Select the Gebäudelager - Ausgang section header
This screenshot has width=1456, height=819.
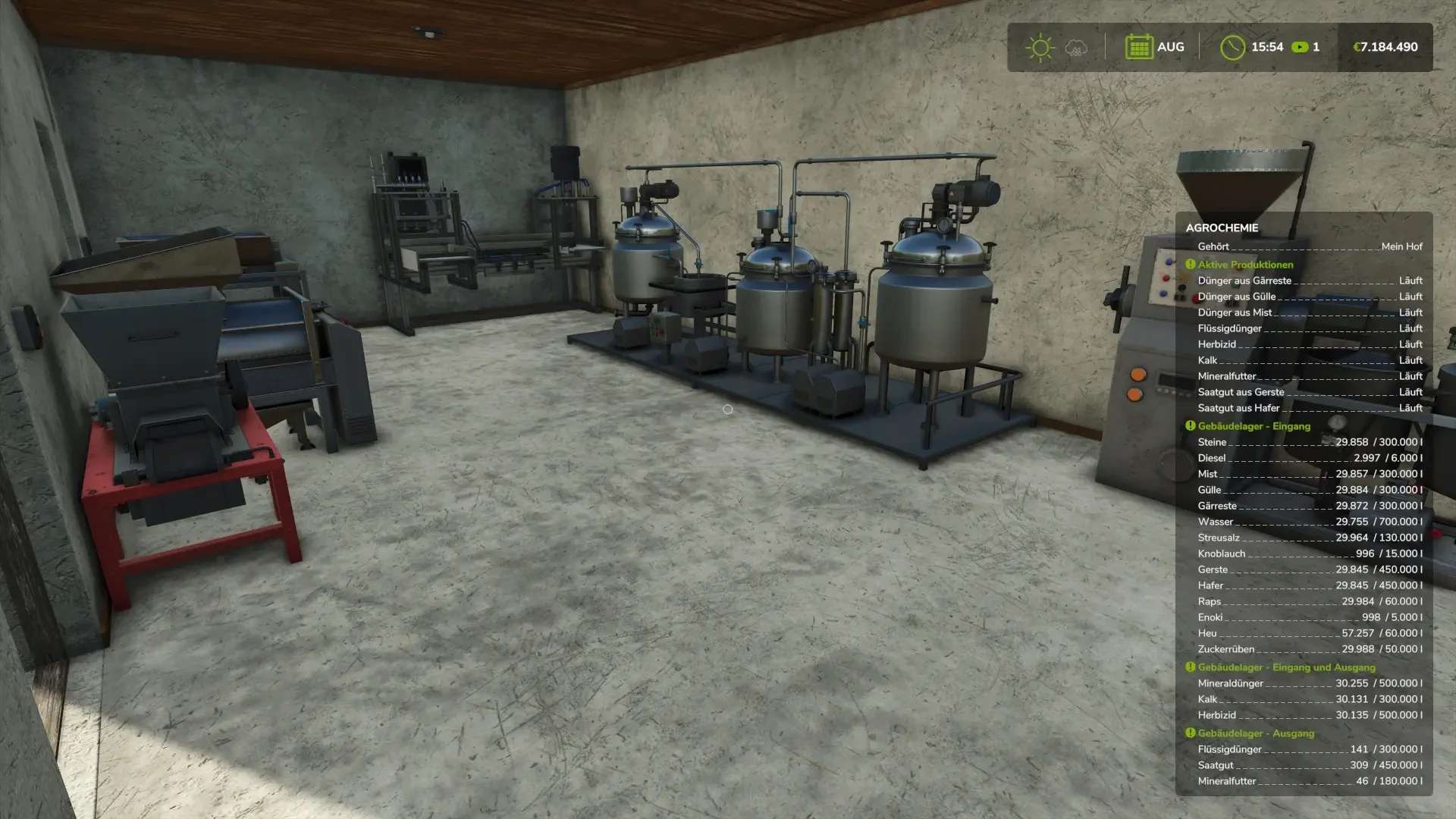[x=1256, y=733]
